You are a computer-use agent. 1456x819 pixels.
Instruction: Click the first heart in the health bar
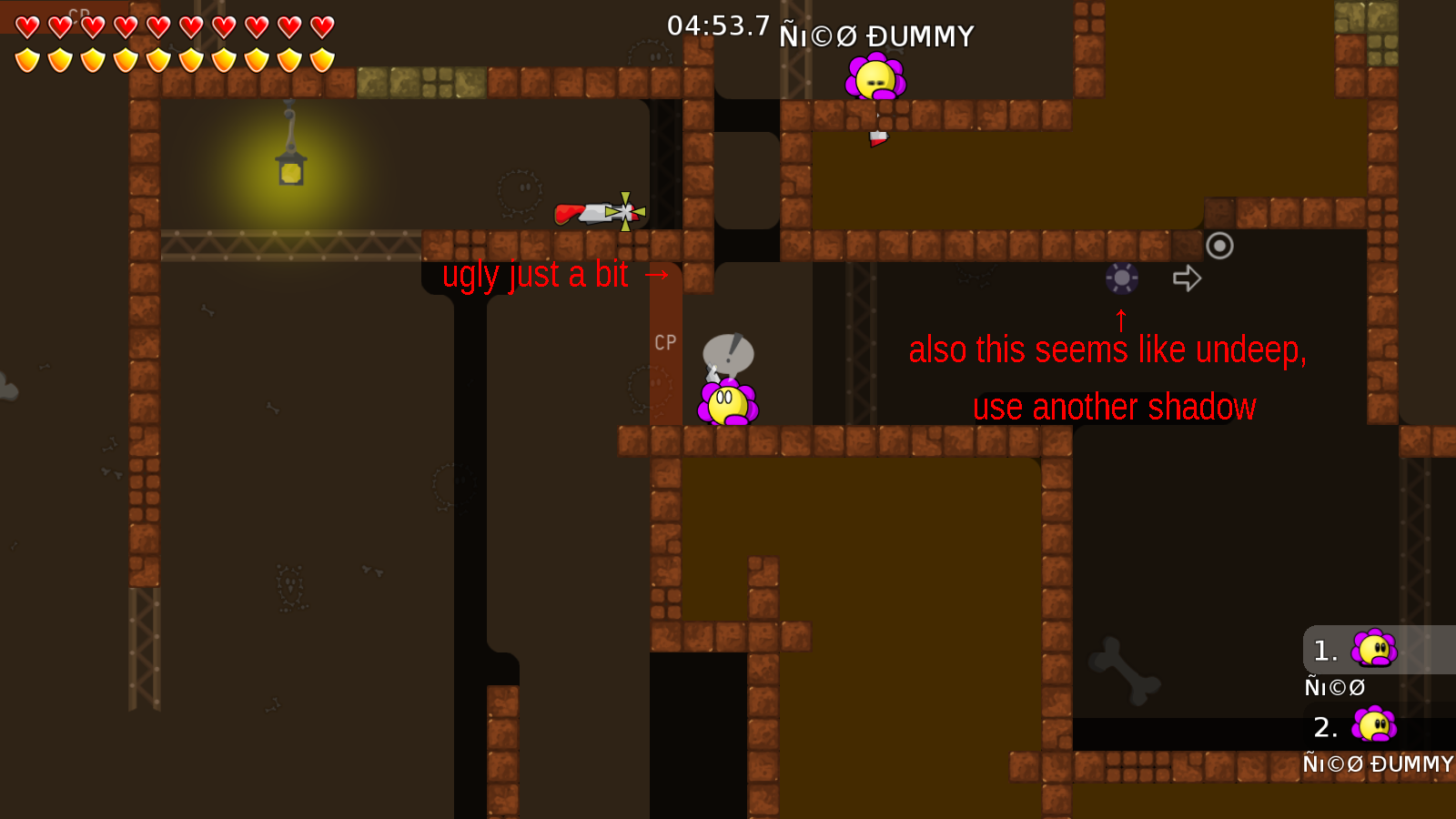pos(26,26)
